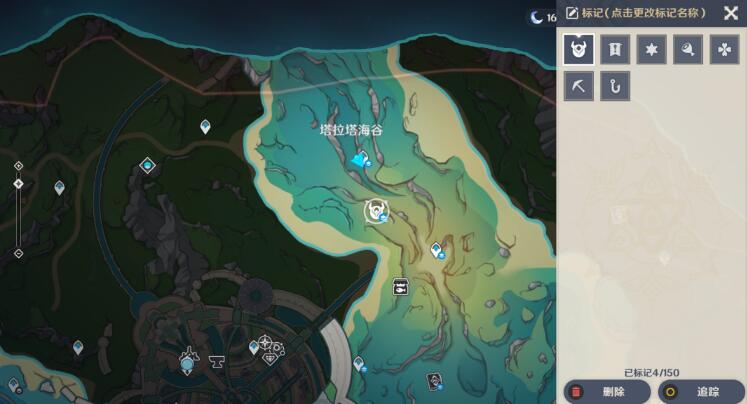
Task: Delete the selected marker with 删除
Action: coord(604,391)
